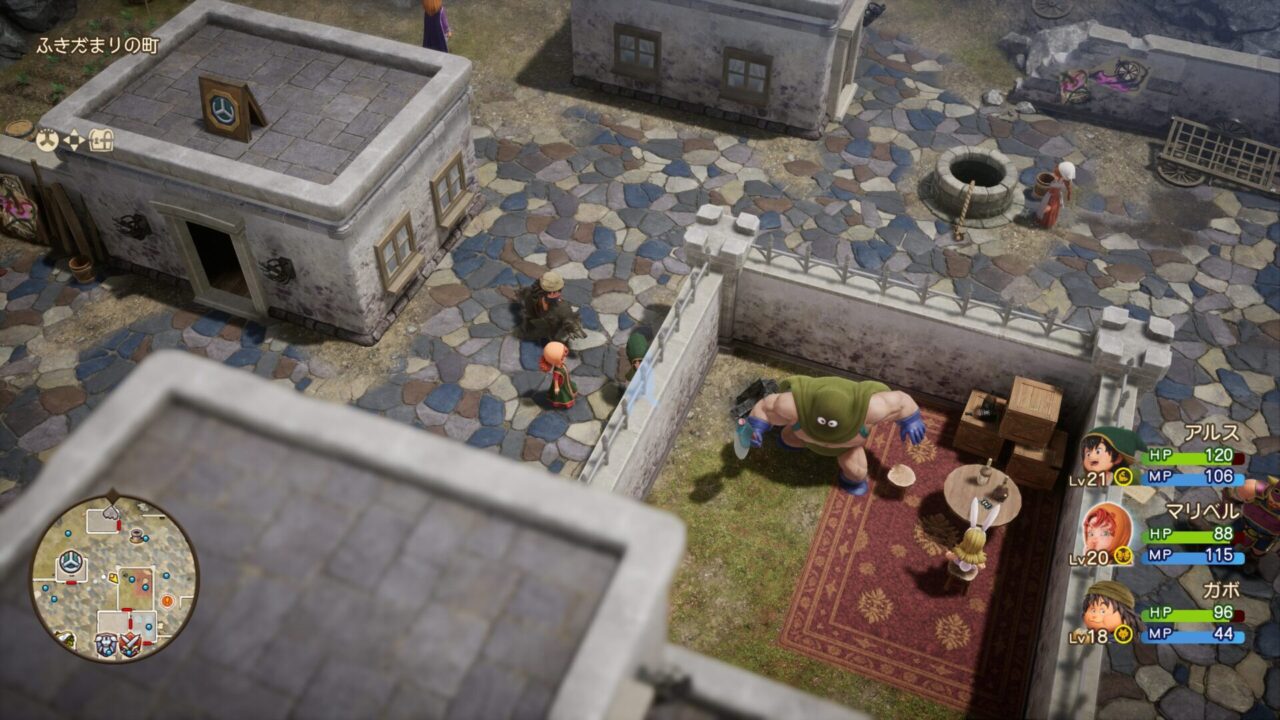This screenshot has width=1280, height=720.
Task: Click the vocation badge beside アルス's level
Action: [1123, 477]
